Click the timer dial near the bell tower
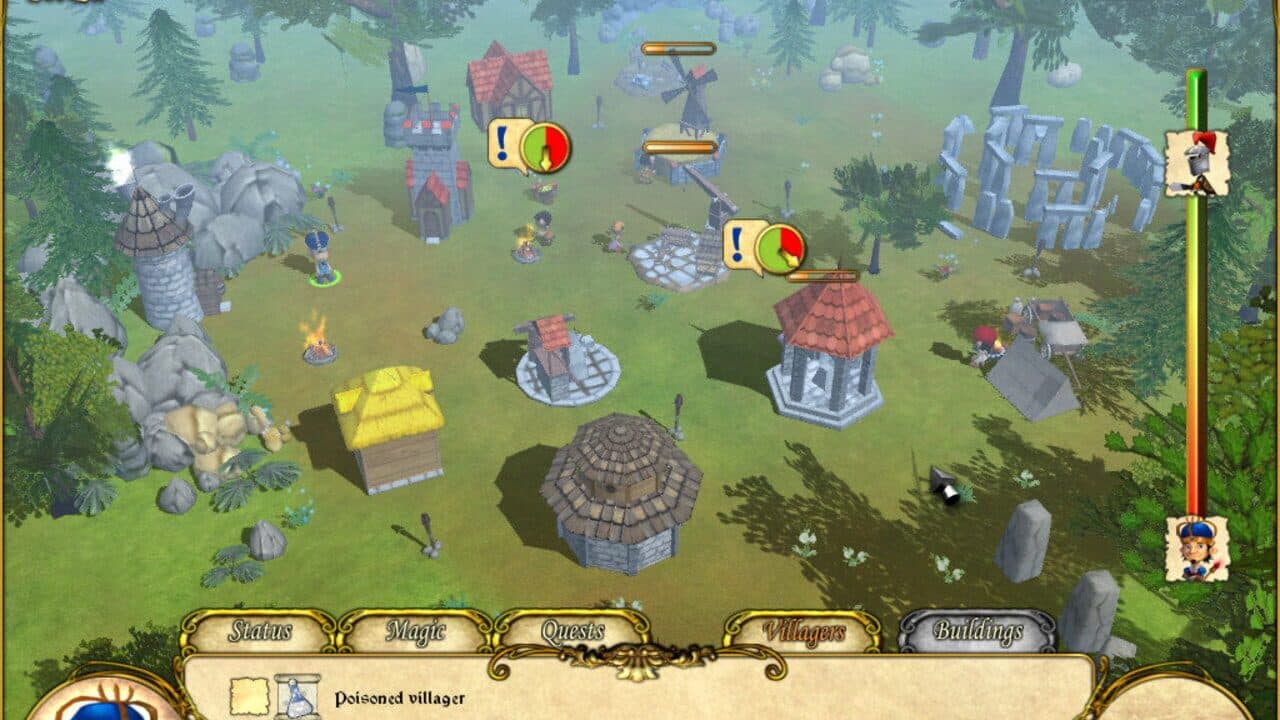This screenshot has width=1280, height=720. pyautogui.click(x=782, y=250)
